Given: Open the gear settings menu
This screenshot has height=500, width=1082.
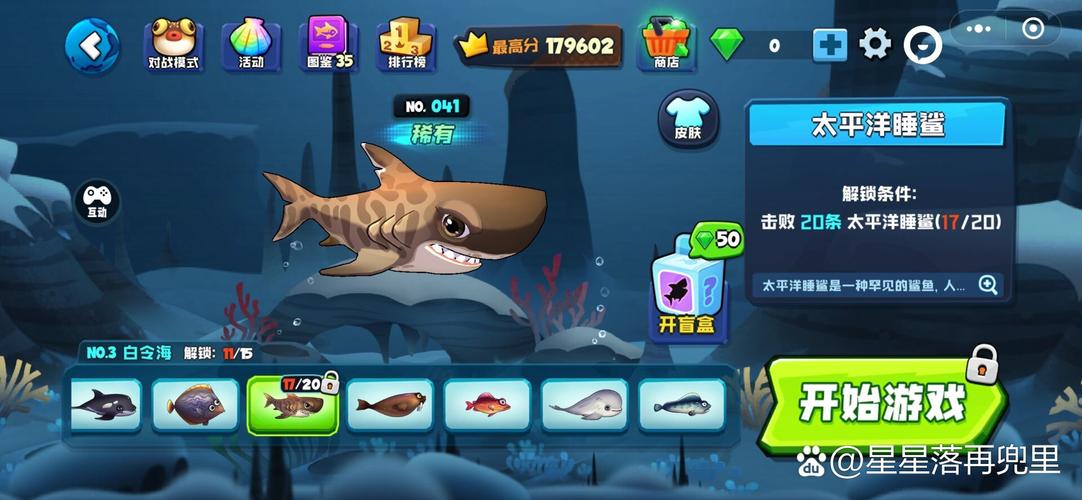Looking at the screenshot, I should point(875,44).
